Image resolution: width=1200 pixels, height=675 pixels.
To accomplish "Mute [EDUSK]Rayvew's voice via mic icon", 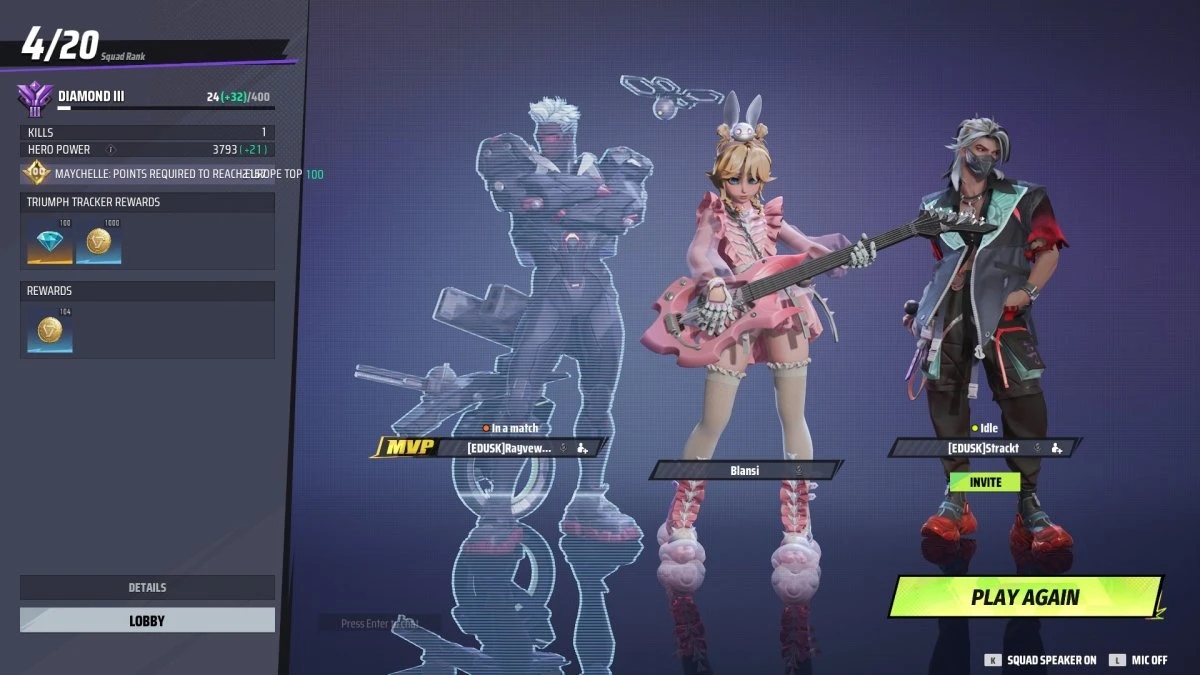I will tap(563, 448).
